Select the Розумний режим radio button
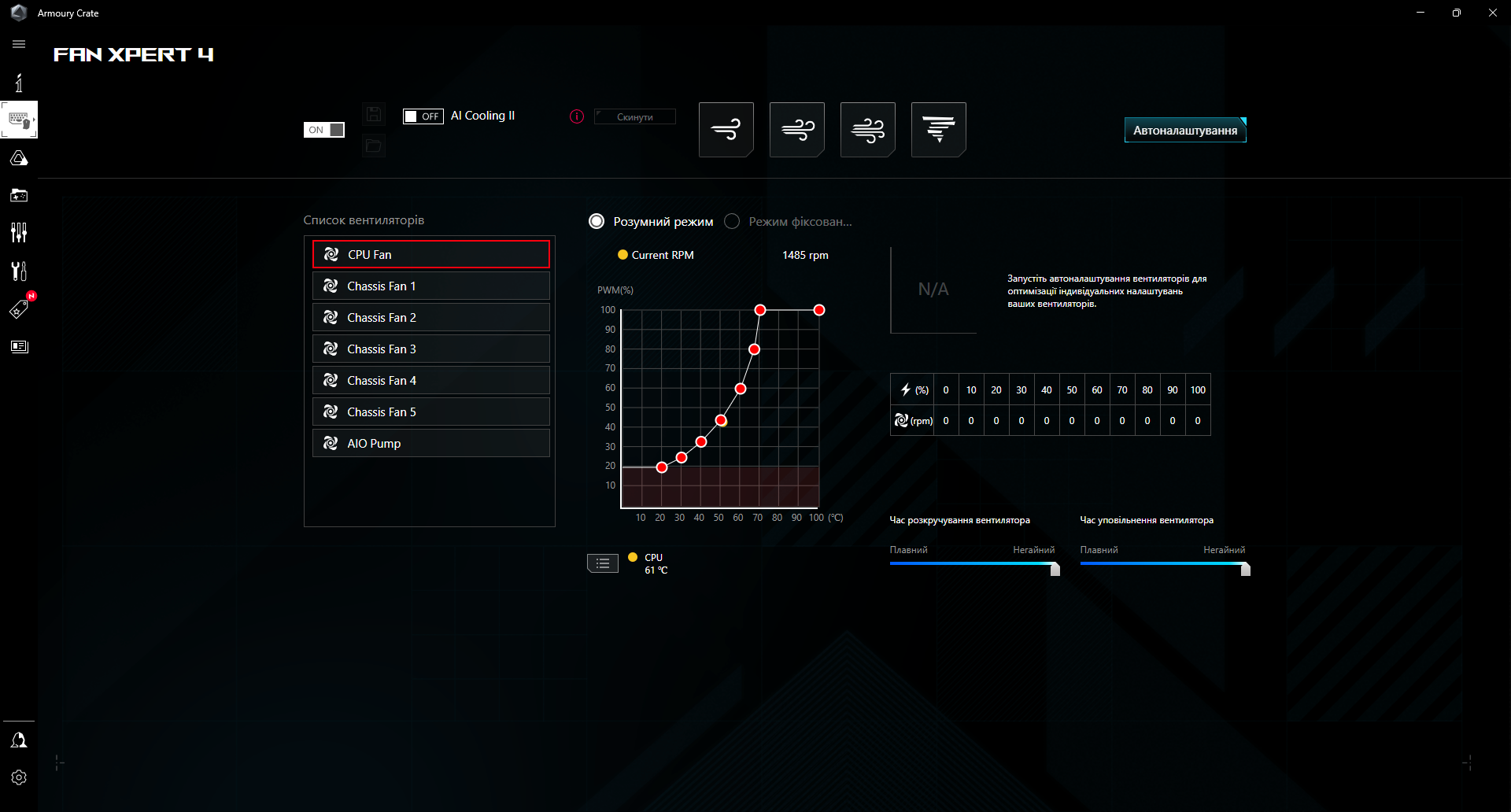Viewport: 1511px width, 812px height. [596, 221]
